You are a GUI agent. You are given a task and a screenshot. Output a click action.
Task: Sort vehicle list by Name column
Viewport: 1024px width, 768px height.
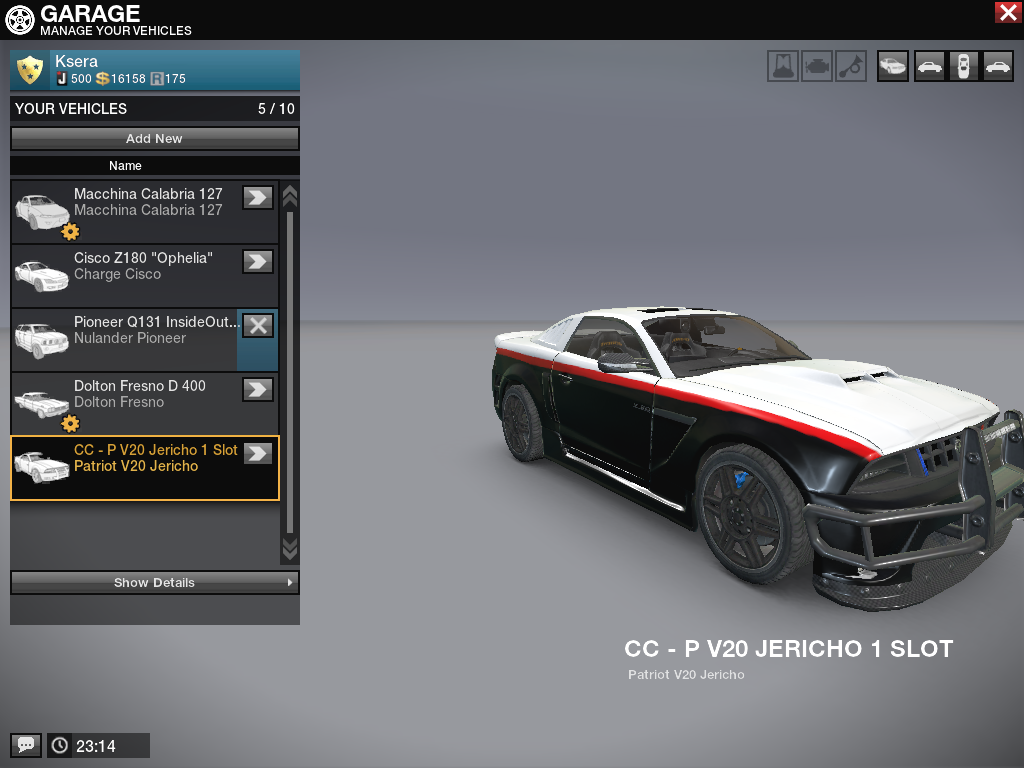coord(154,165)
